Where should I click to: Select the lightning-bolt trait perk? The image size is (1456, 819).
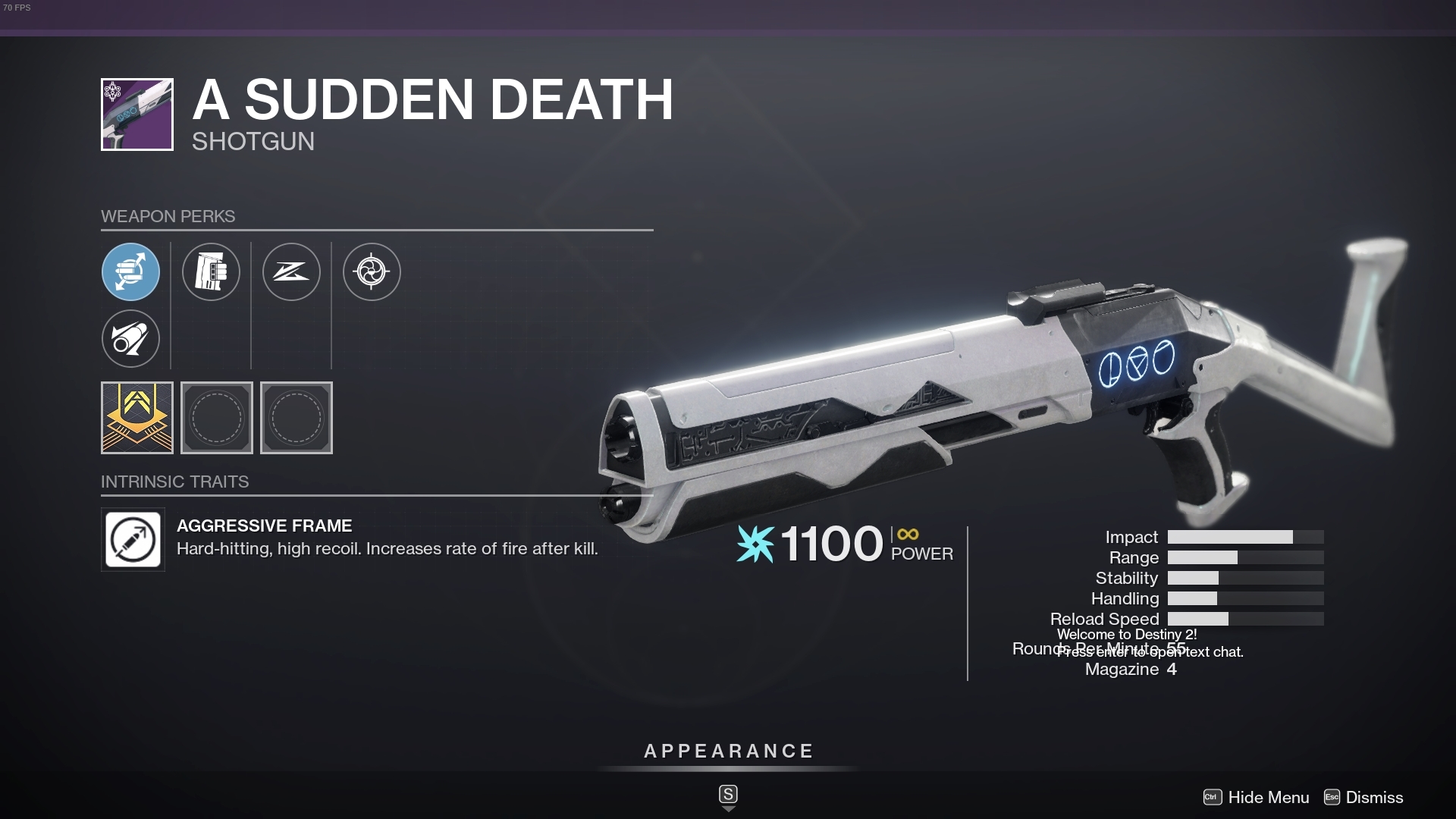pos(291,271)
